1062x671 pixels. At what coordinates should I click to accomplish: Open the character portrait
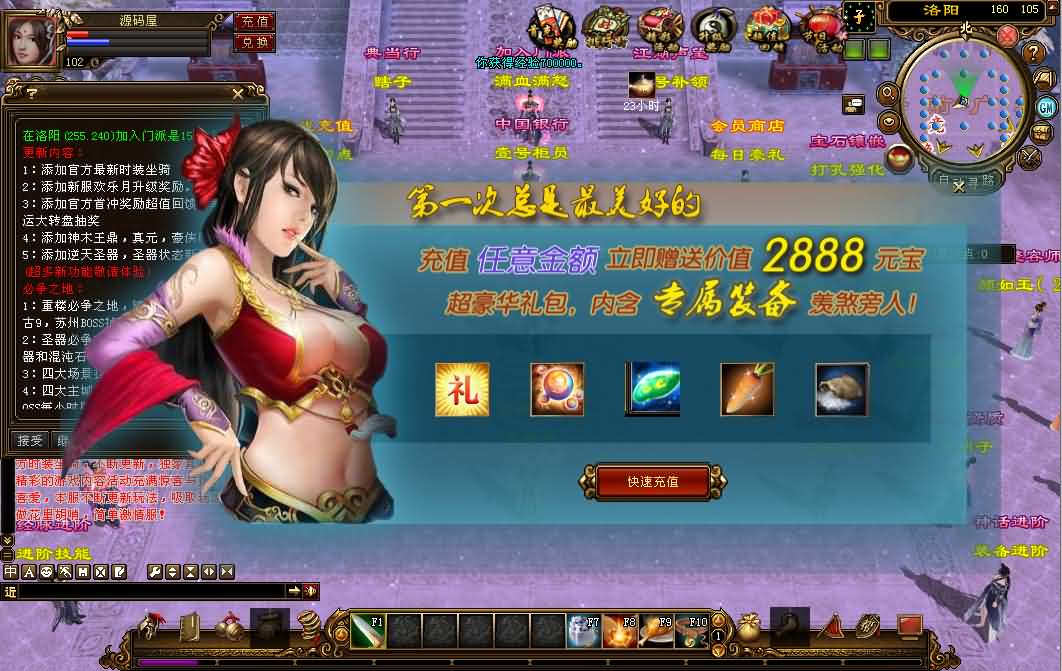(33, 40)
